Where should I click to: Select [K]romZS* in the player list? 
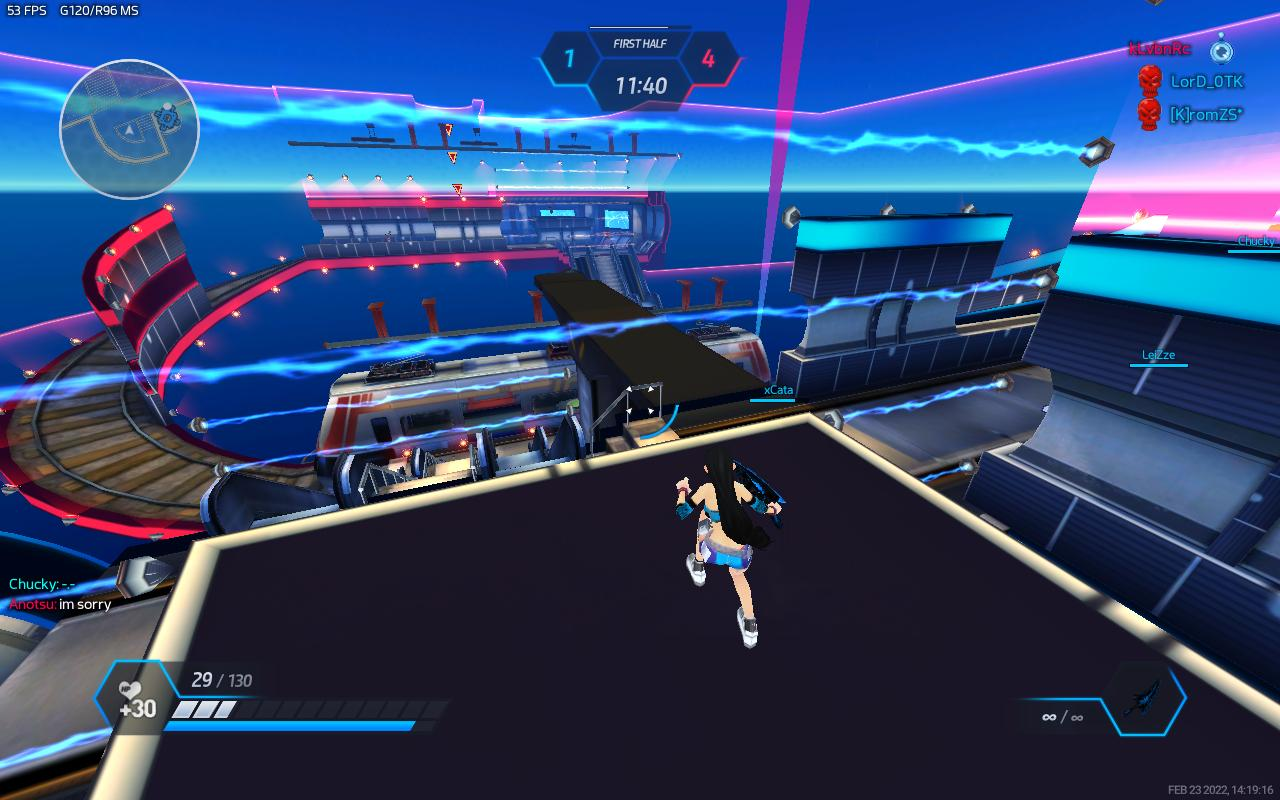point(1205,115)
